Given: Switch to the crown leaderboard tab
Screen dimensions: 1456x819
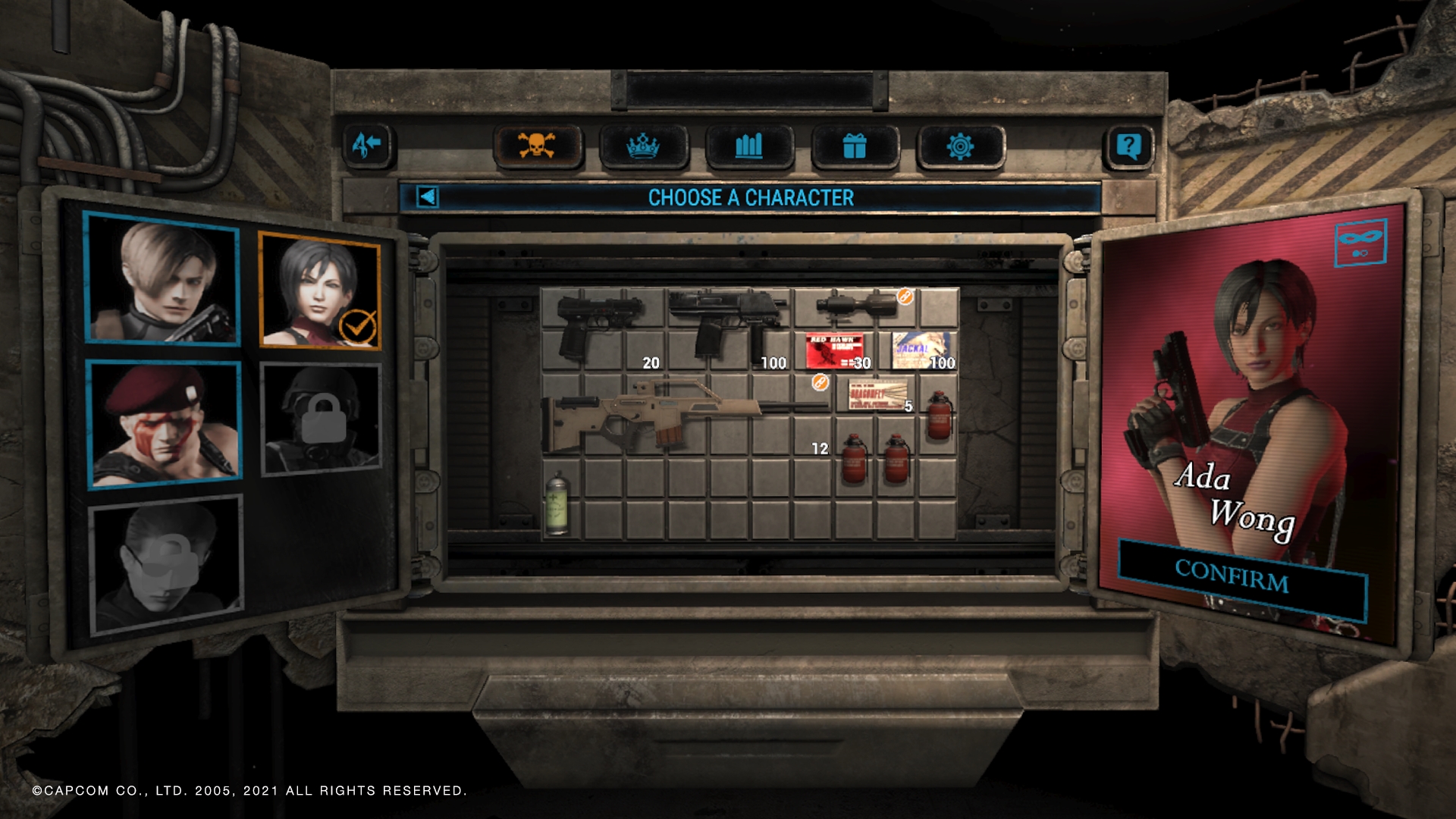Looking at the screenshot, I should tap(643, 146).
